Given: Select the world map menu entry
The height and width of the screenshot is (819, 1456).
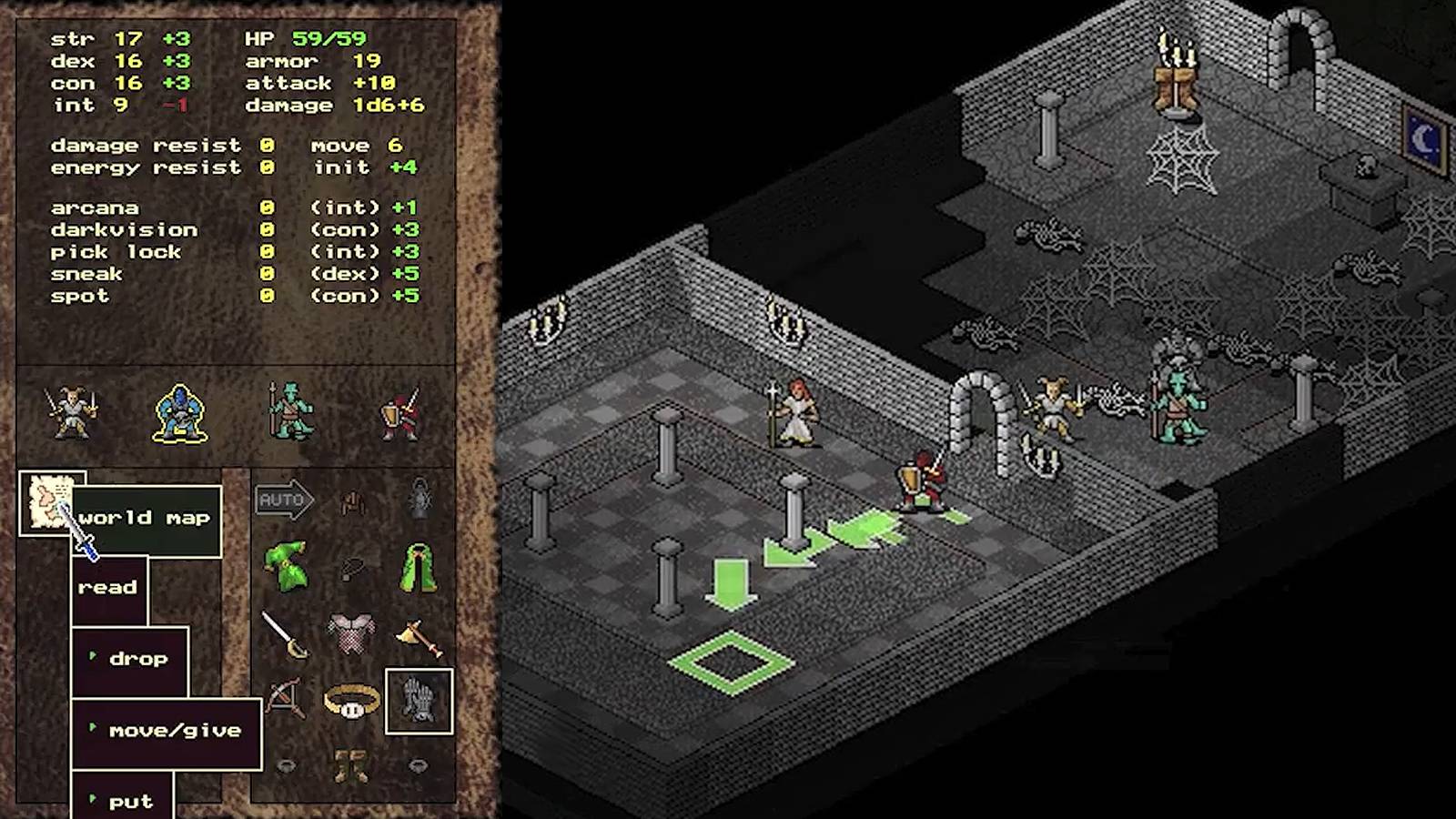Looking at the screenshot, I should point(145,517).
